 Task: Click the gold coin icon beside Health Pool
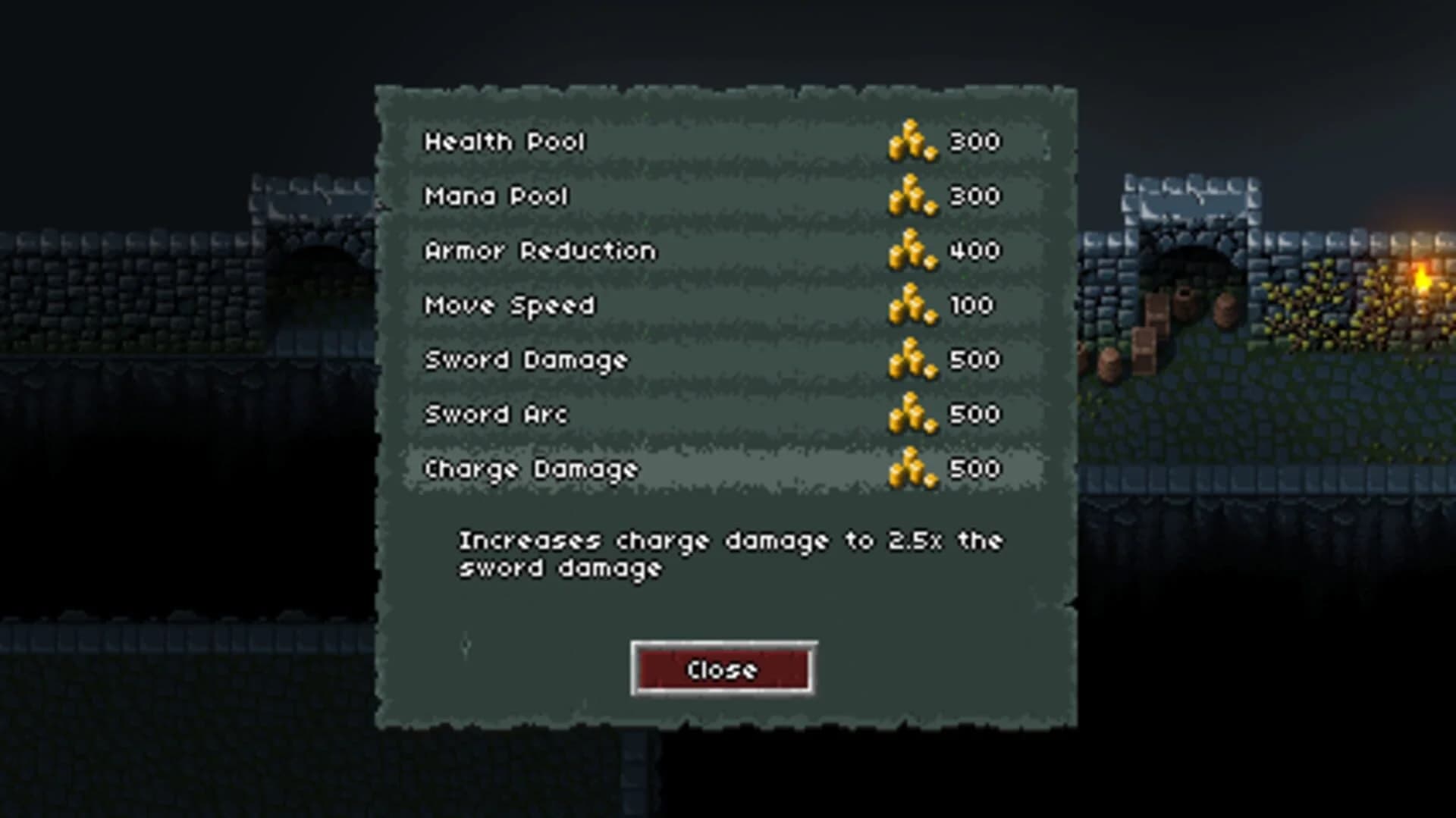pyautogui.click(x=912, y=141)
